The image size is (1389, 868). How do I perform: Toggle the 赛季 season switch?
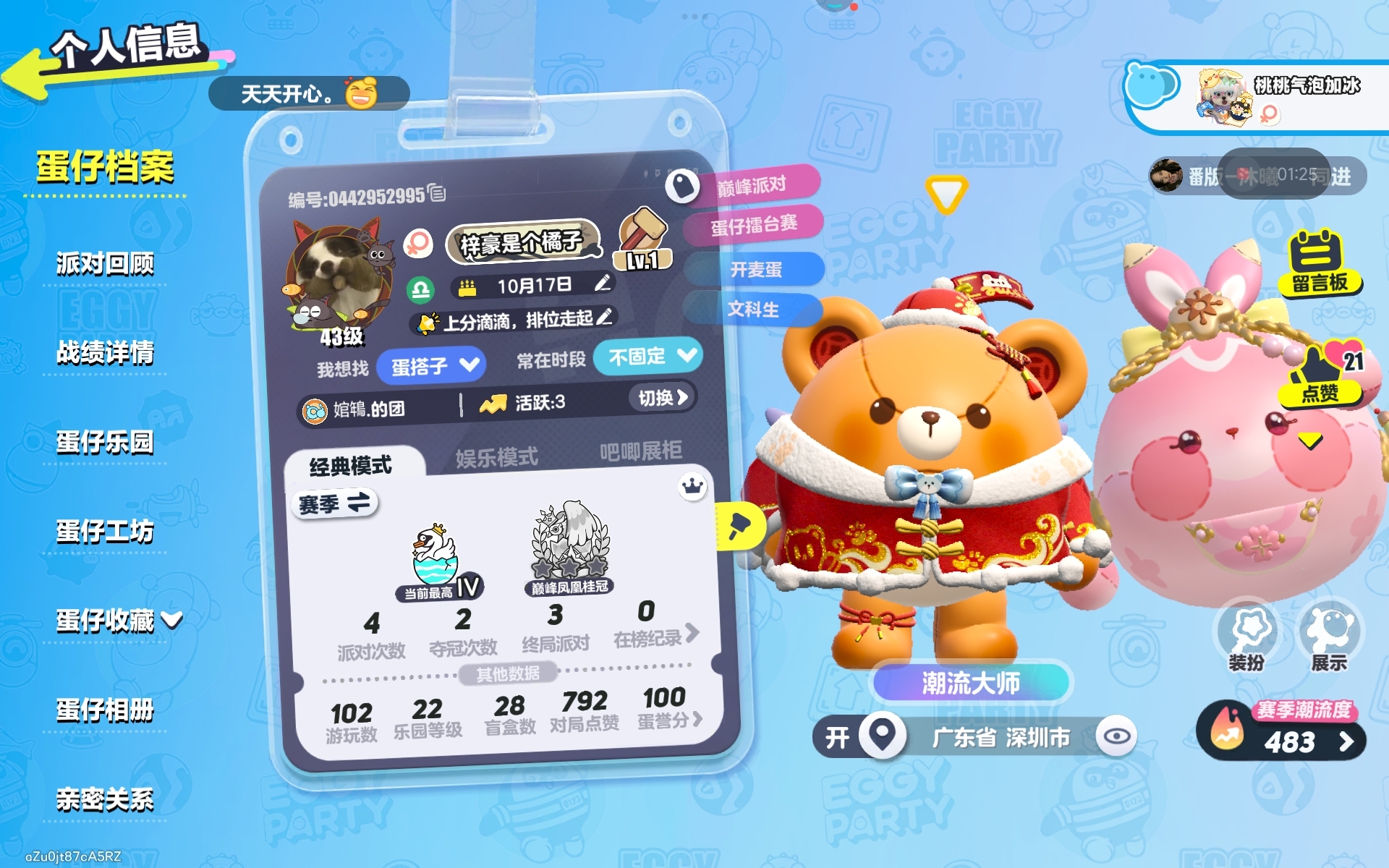pos(334,503)
